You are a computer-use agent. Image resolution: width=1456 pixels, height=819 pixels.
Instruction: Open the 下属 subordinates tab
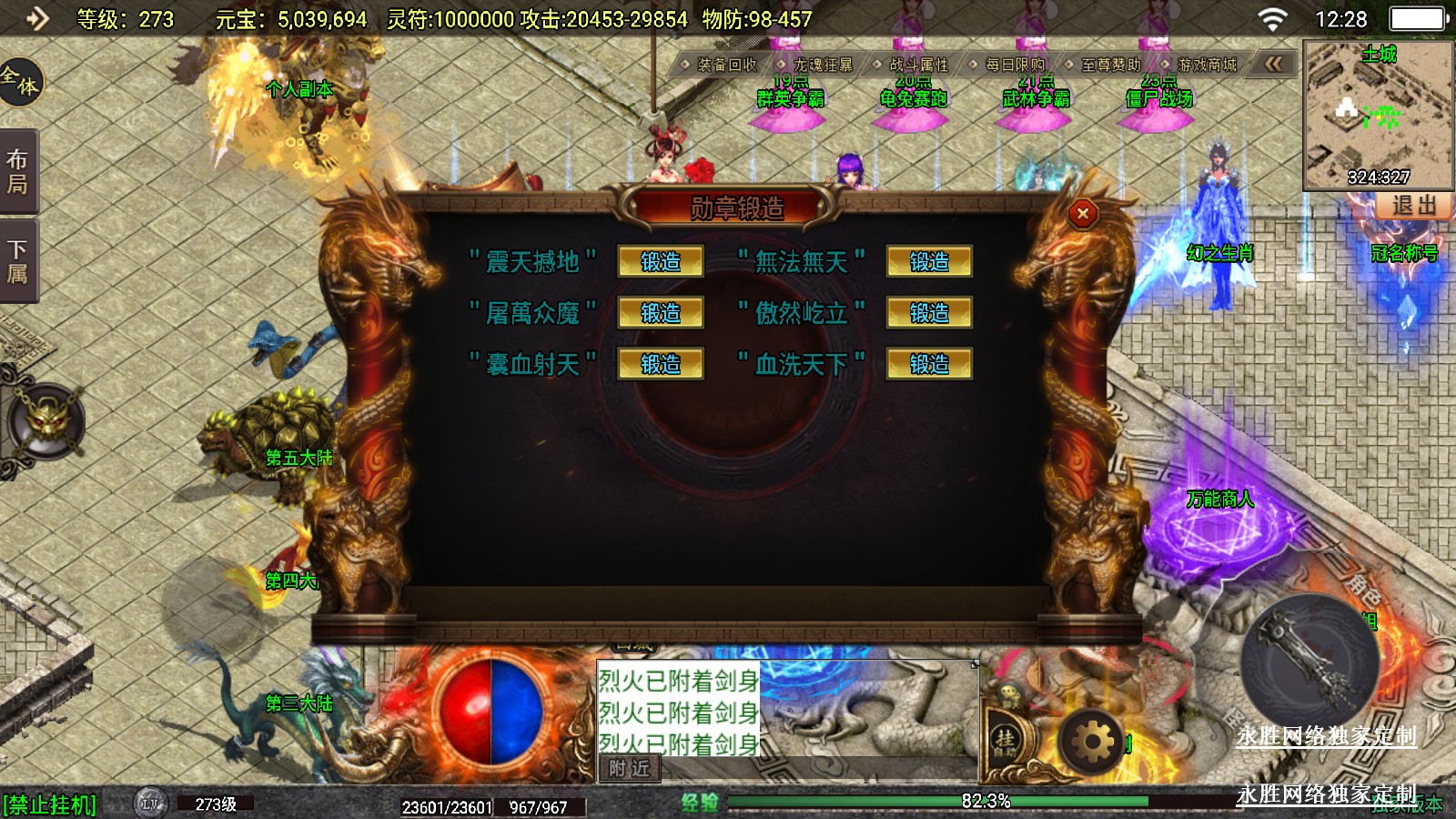pyautogui.click(x=18, y=261)
